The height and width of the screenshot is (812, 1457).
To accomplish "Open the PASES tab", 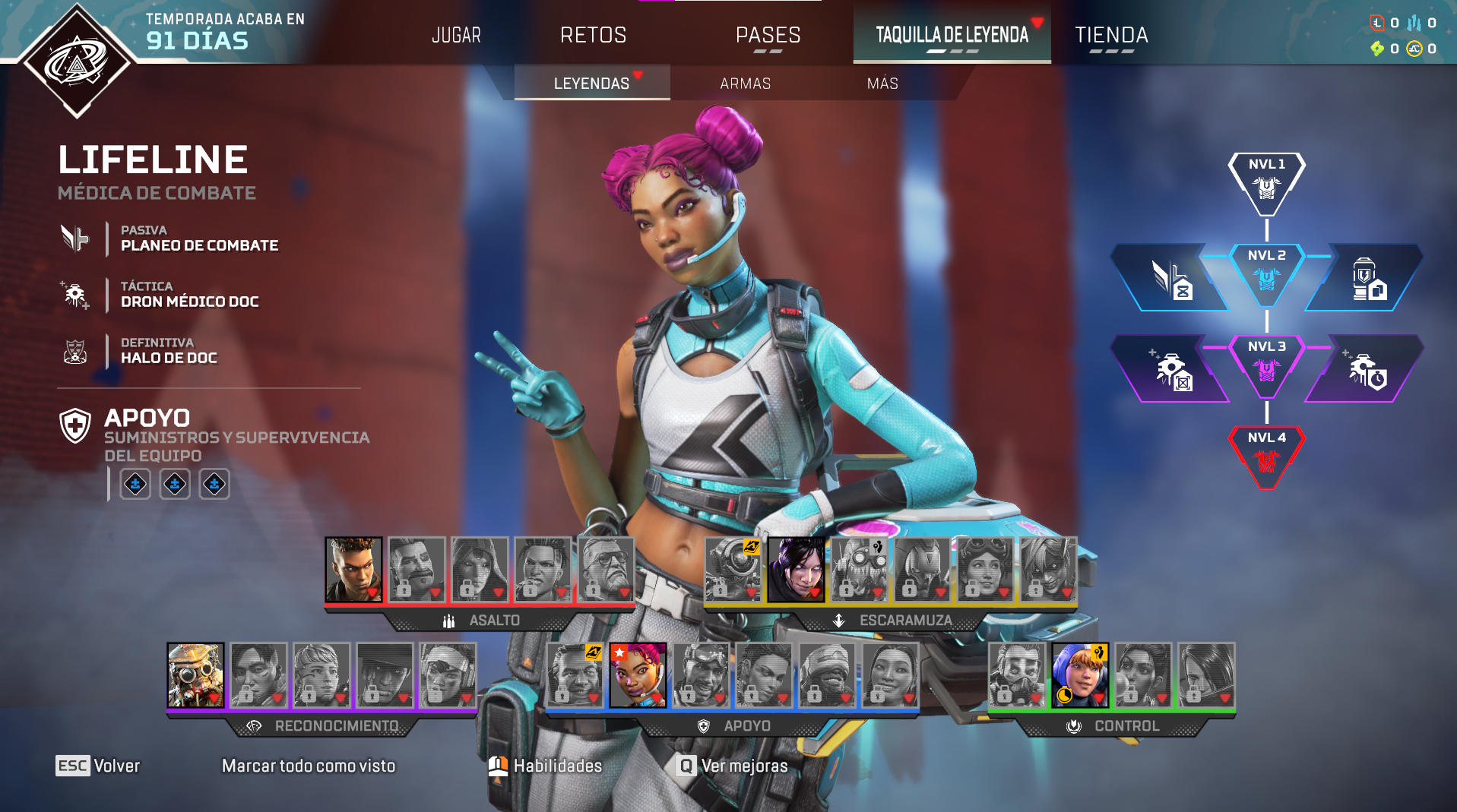I will click(768, 35).
